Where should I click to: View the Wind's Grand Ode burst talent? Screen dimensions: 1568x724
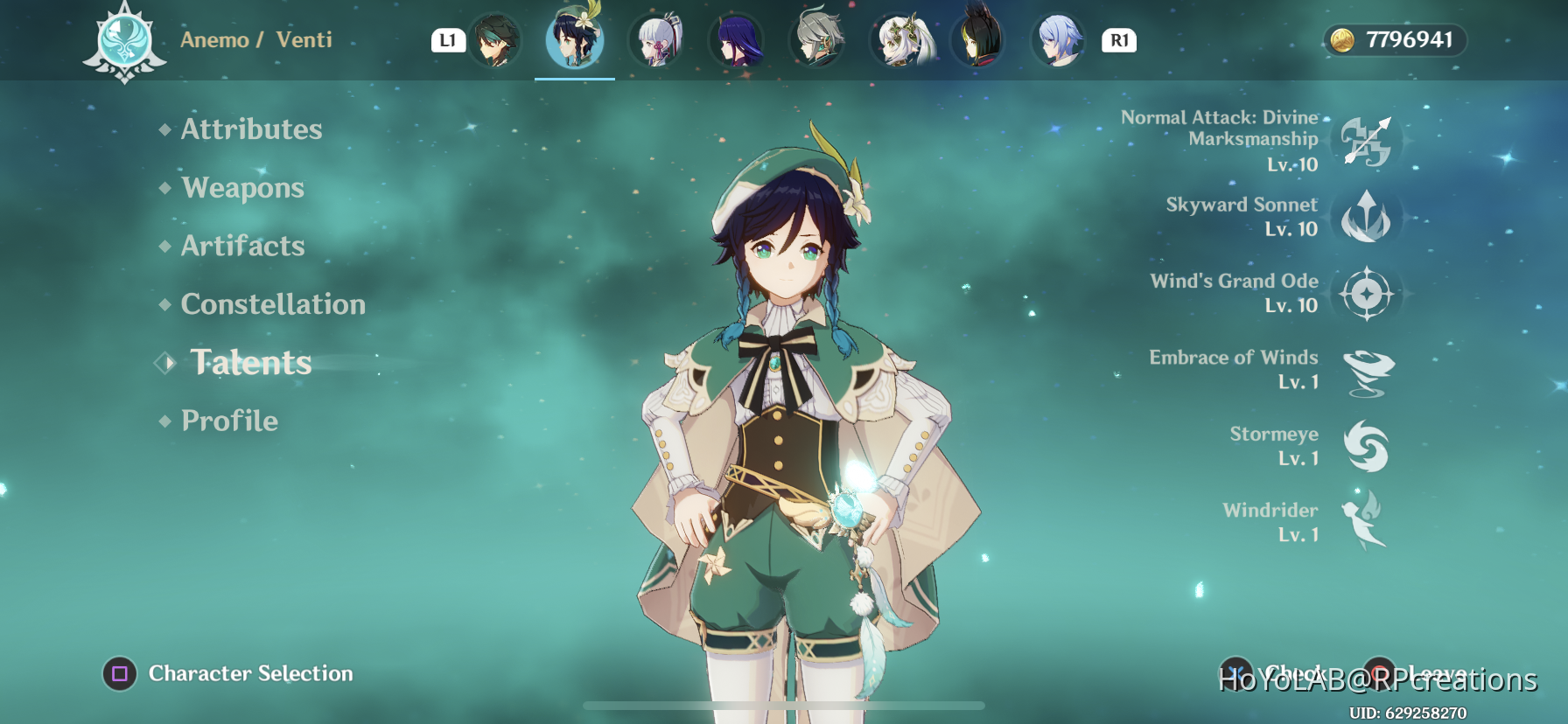point(1366,294)
